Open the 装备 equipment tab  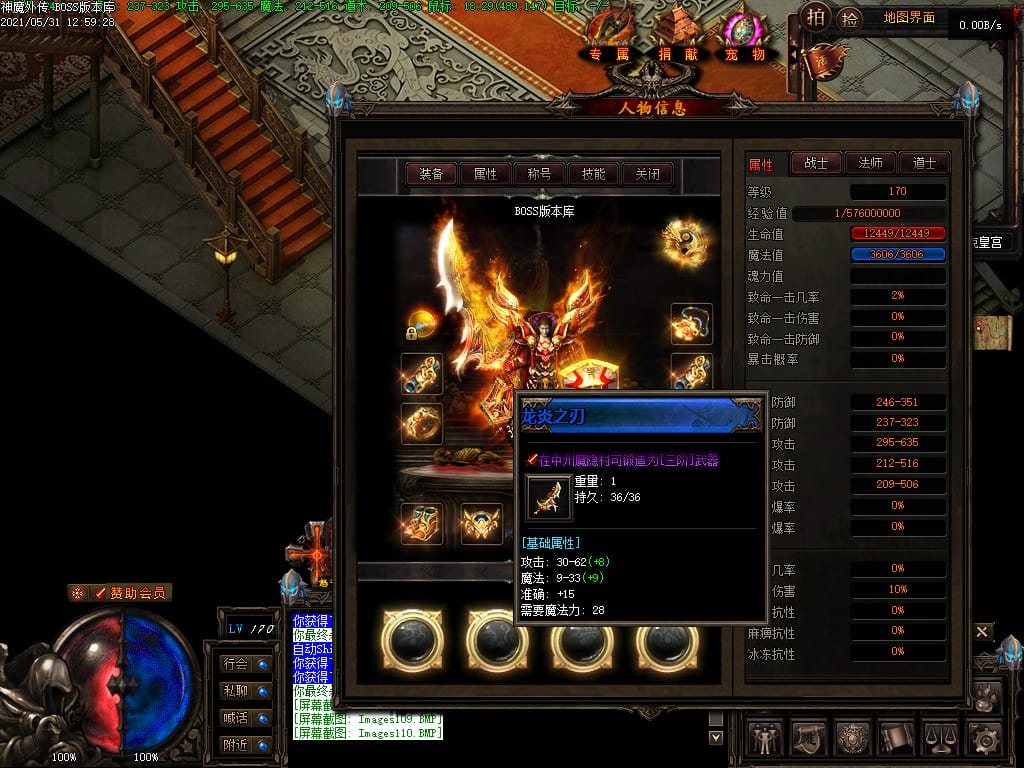[x=431, y=174]
